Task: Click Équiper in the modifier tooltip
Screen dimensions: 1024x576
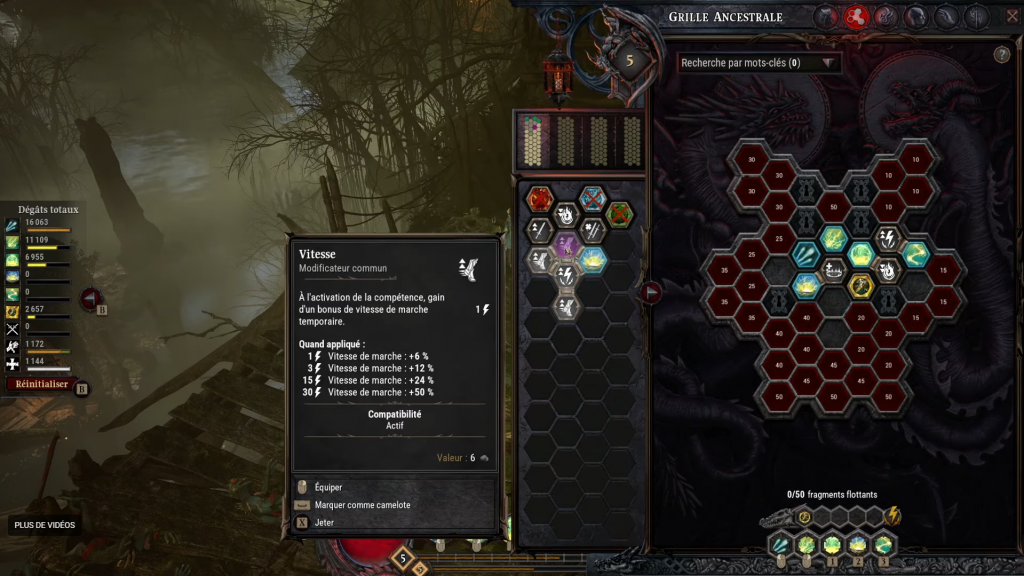Action: [328, 487]
